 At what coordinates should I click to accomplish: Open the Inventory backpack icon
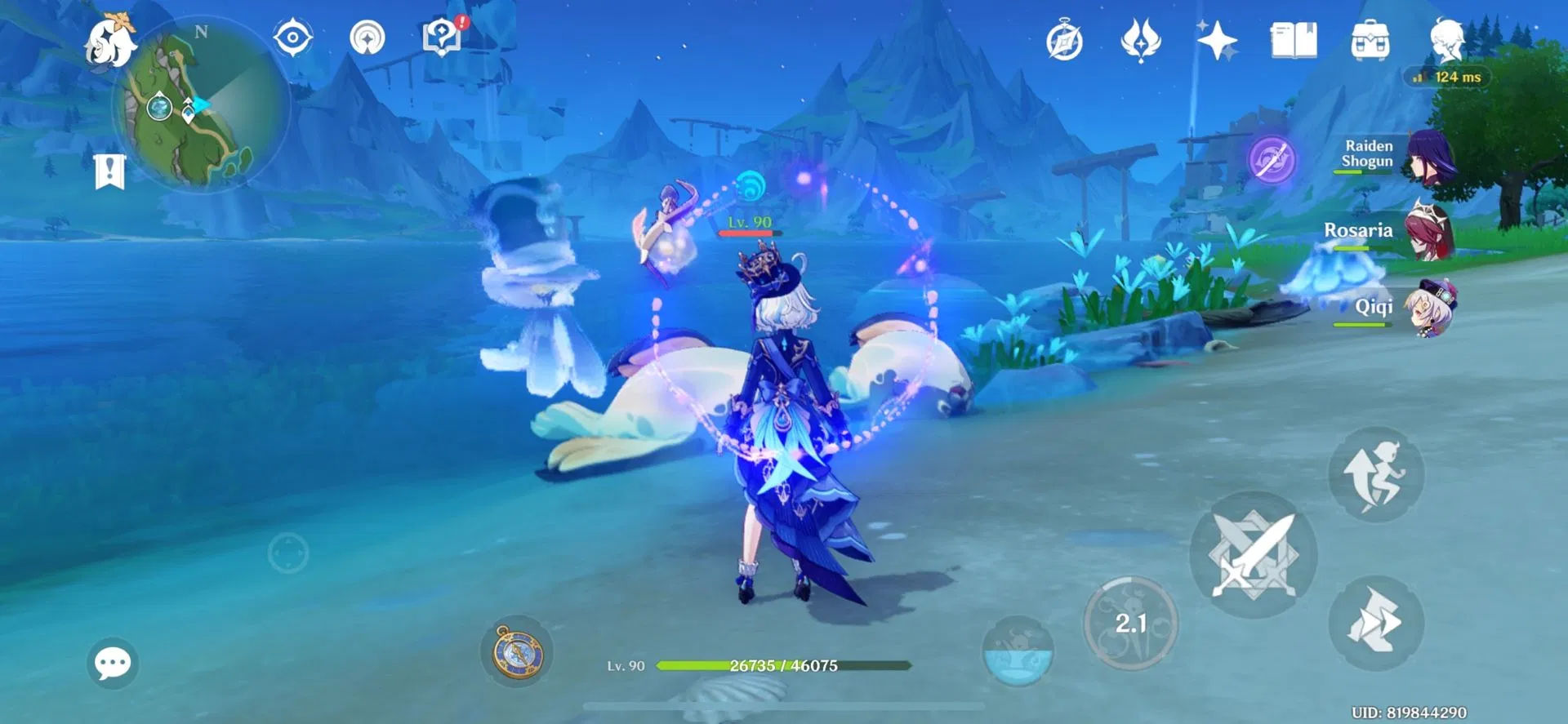tap(1369, 38)
